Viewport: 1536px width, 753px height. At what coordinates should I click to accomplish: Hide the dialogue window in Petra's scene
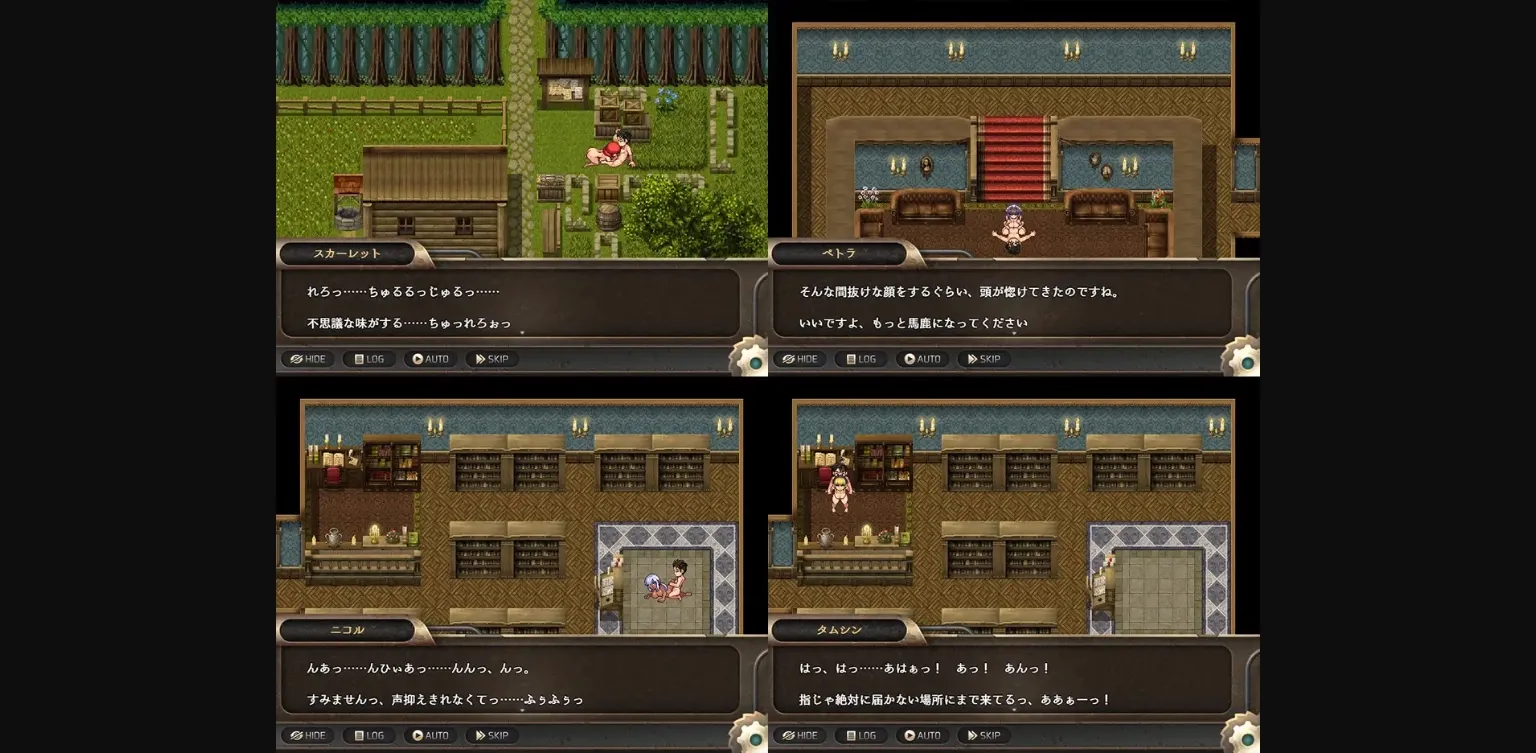(800, 359)
